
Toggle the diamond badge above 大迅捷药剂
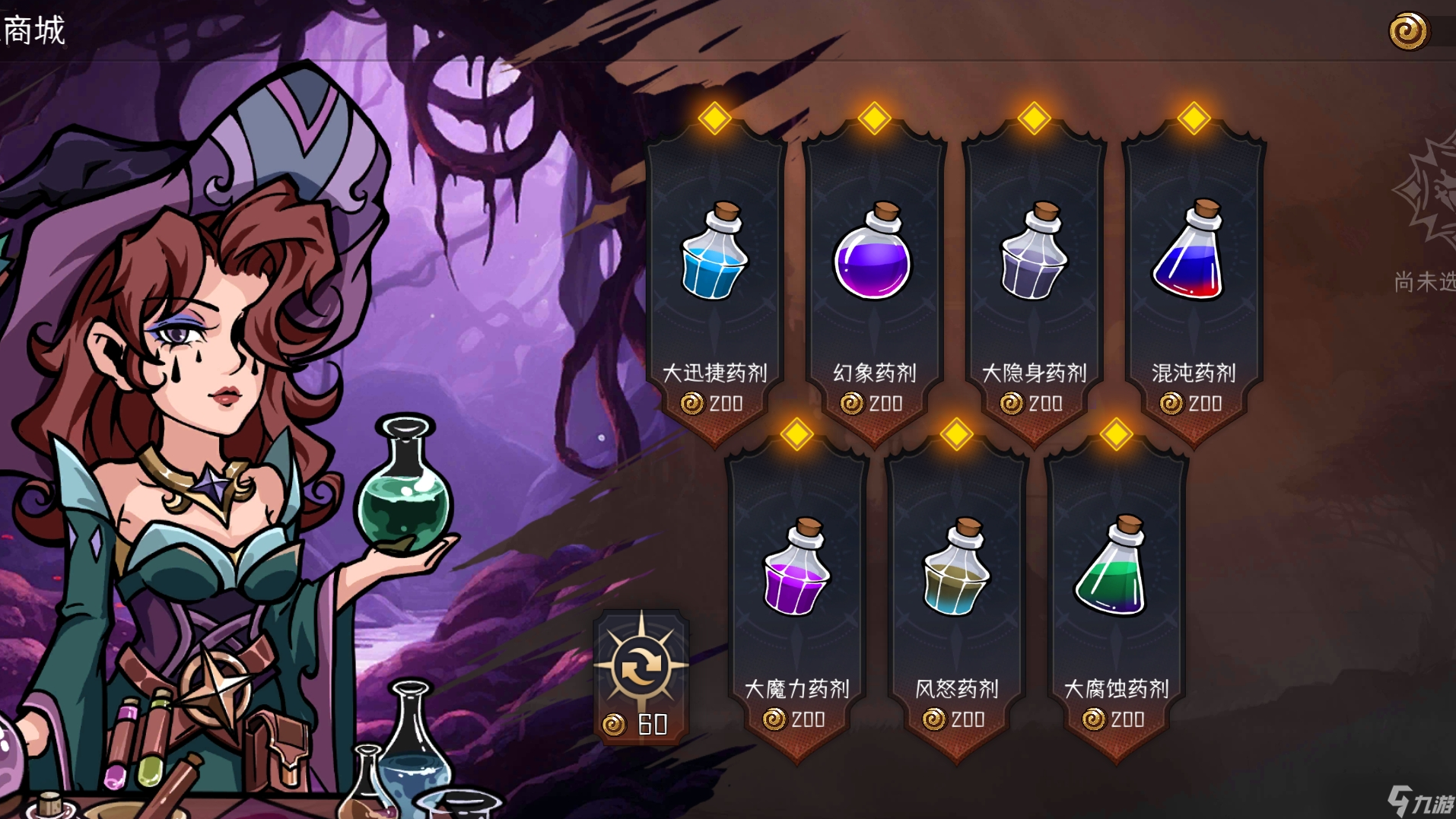point(714,116)
